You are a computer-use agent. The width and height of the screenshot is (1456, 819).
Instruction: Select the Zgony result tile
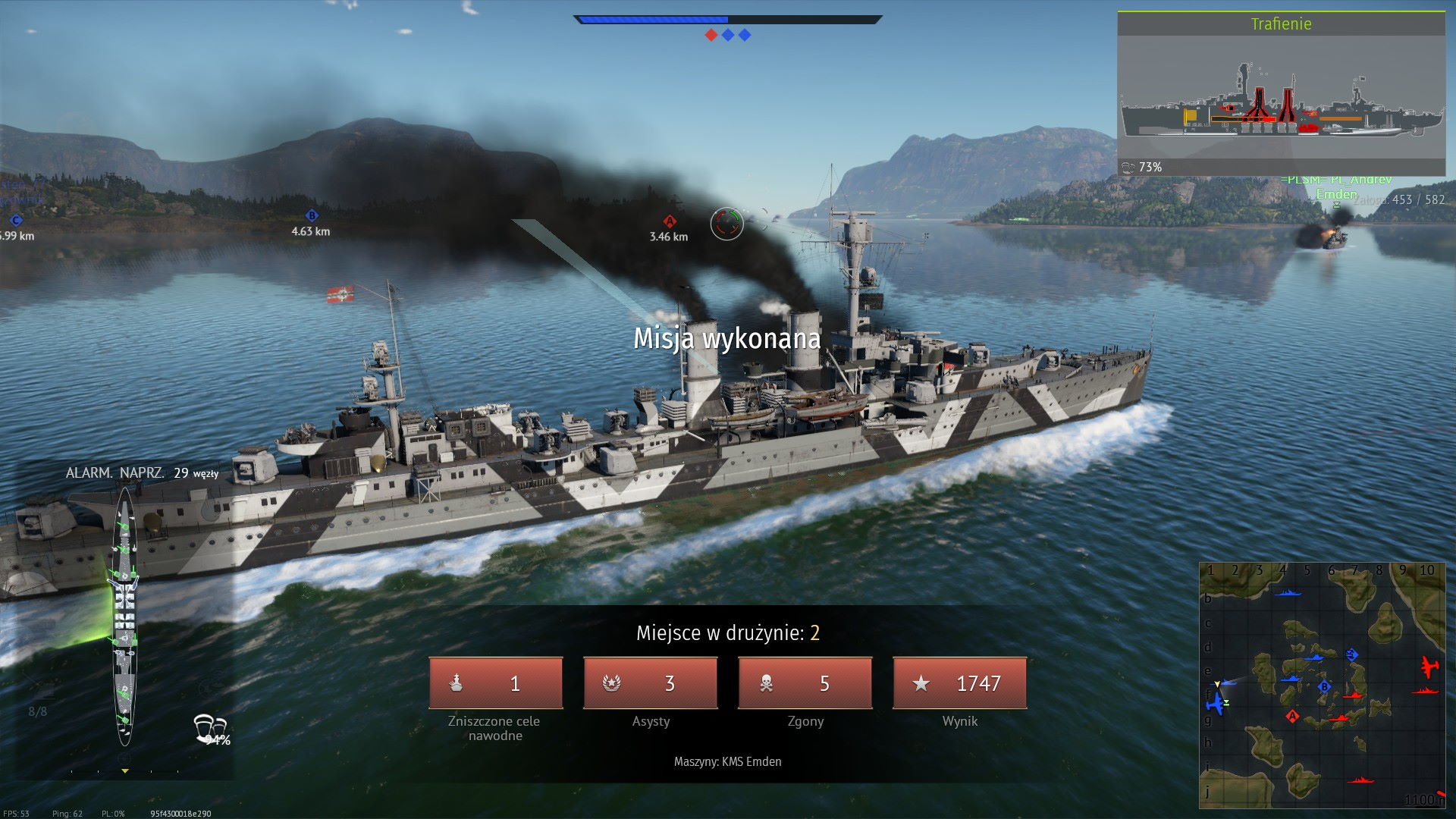[x=805, y=683]
